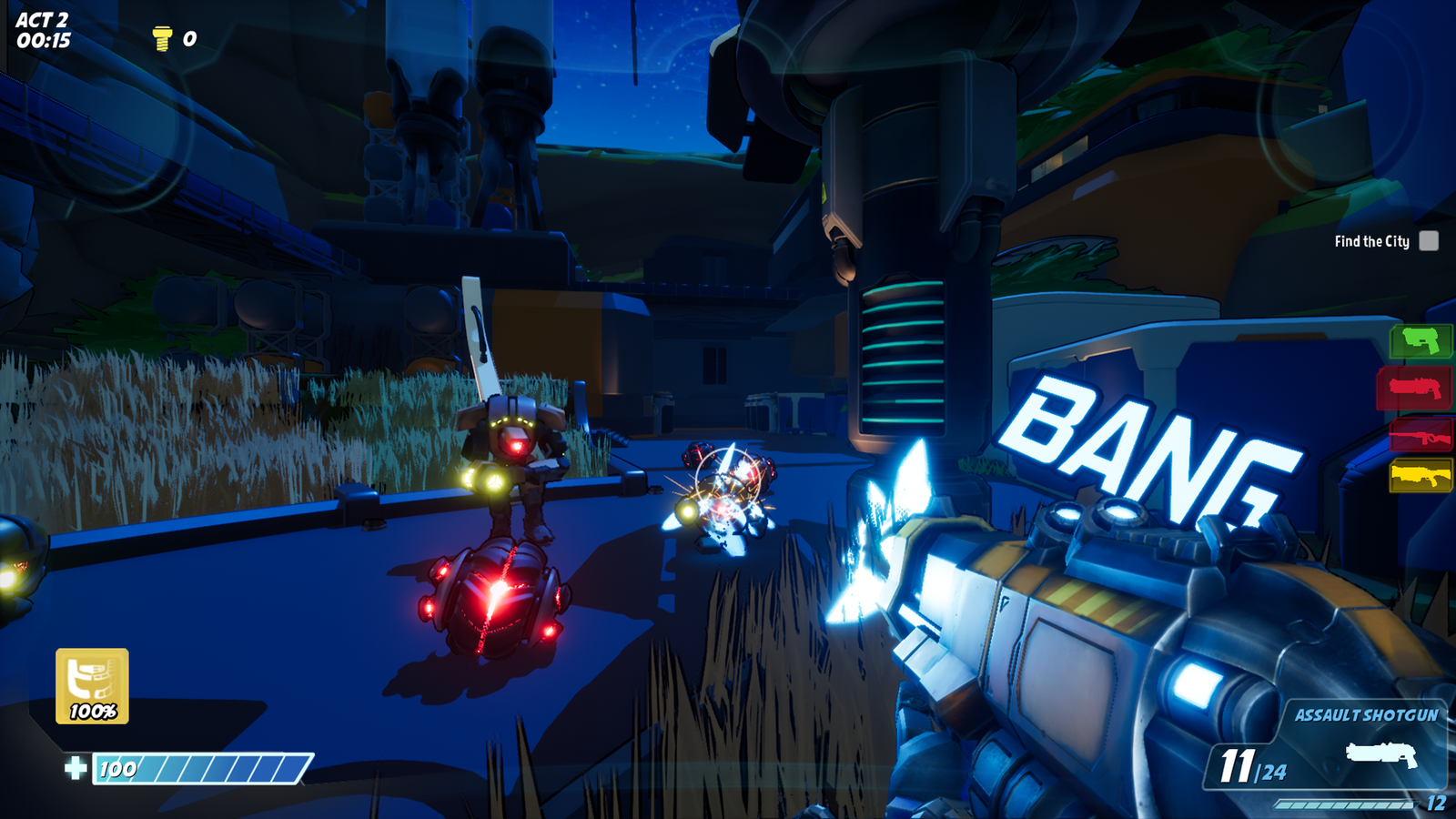Check off the Find the City objective box
The height and width of the screenshot is (819, 1456).
pyautogui.click(x=1431, y=241)
